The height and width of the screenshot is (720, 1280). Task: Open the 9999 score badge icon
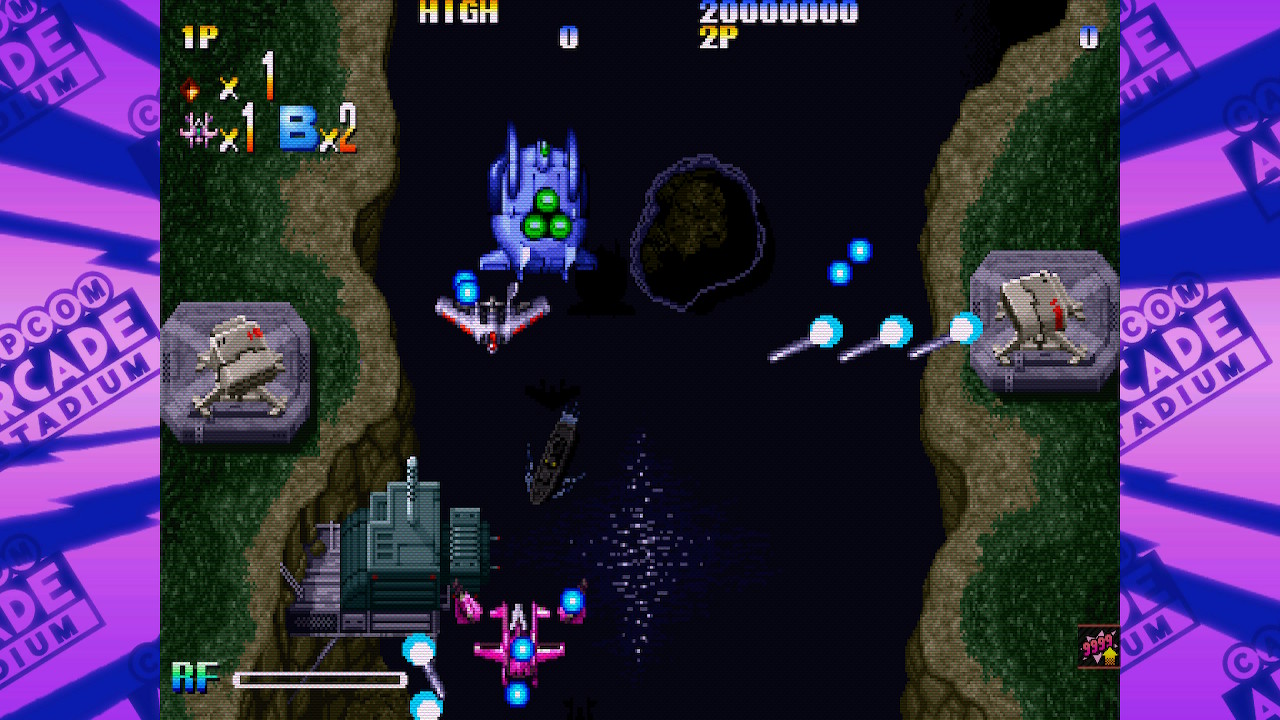[x=1099, y=647]
